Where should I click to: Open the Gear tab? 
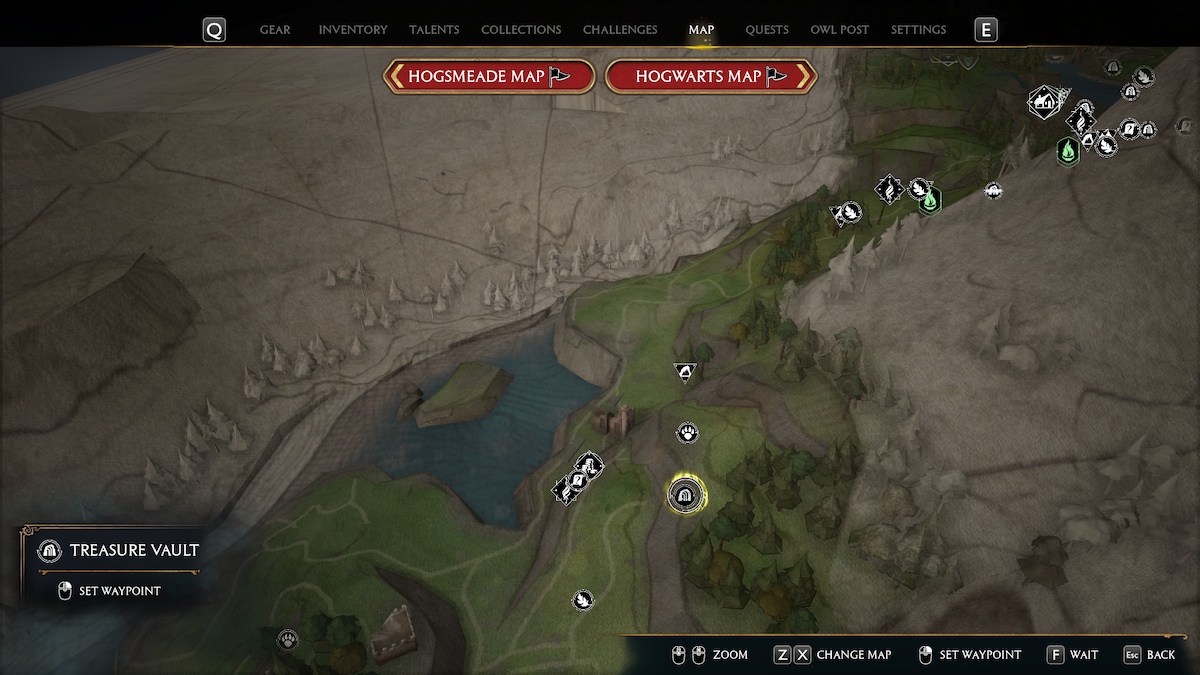(275, 30)
